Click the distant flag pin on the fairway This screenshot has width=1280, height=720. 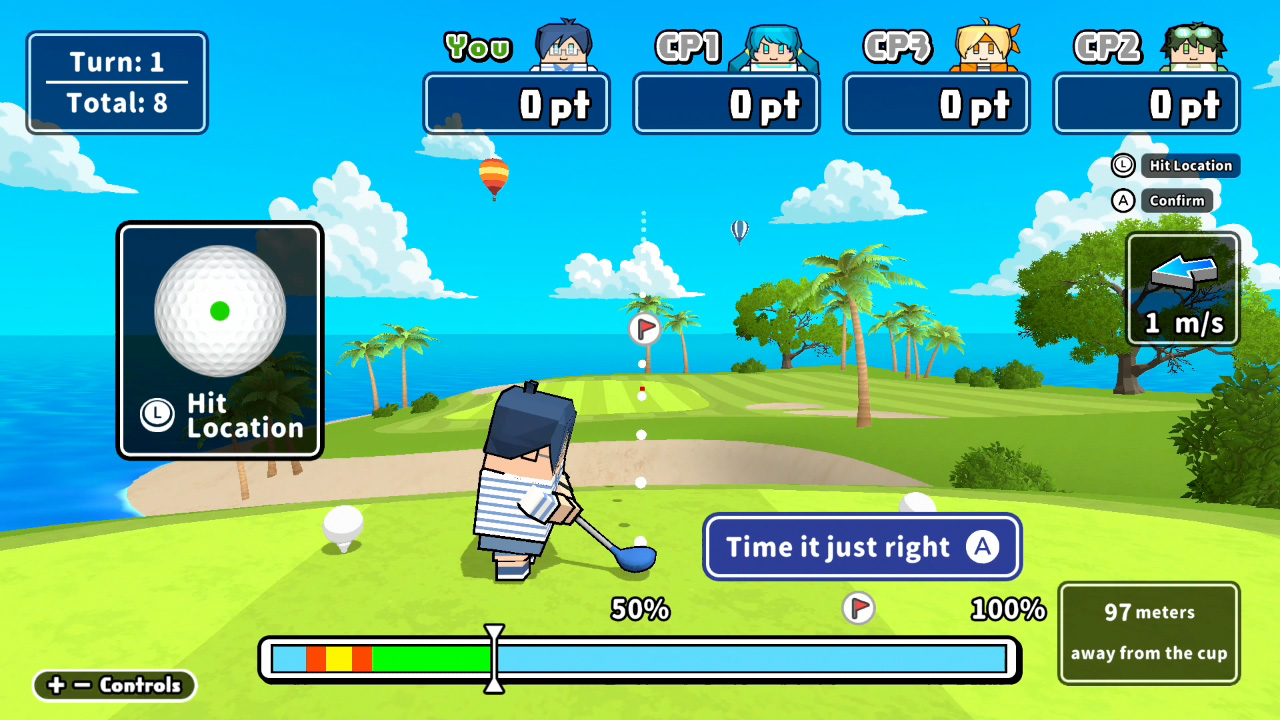click(643, 328)
